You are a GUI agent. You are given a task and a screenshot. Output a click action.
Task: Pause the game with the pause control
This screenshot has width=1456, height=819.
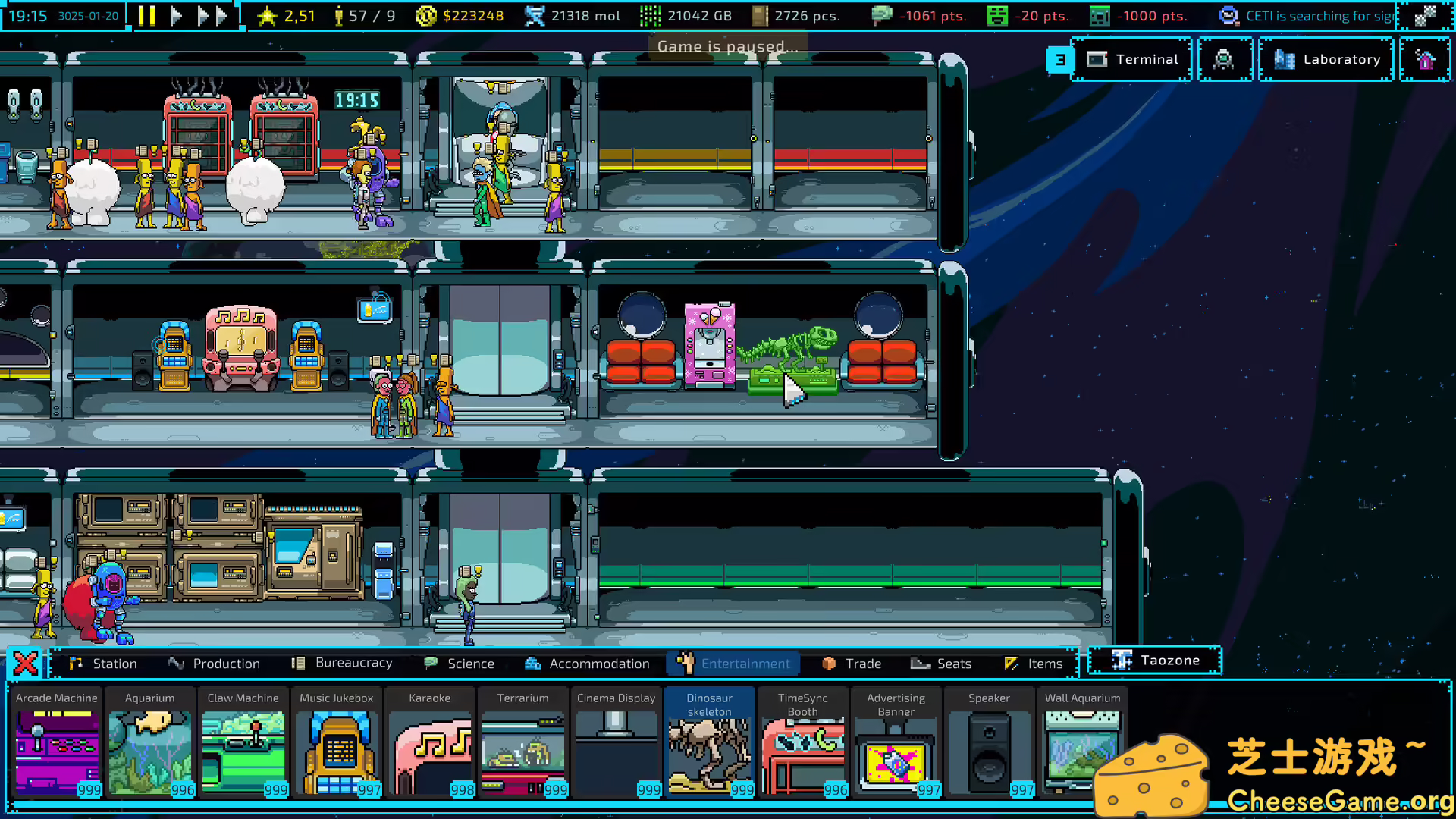pyautogui.click(x=146, y=15)
